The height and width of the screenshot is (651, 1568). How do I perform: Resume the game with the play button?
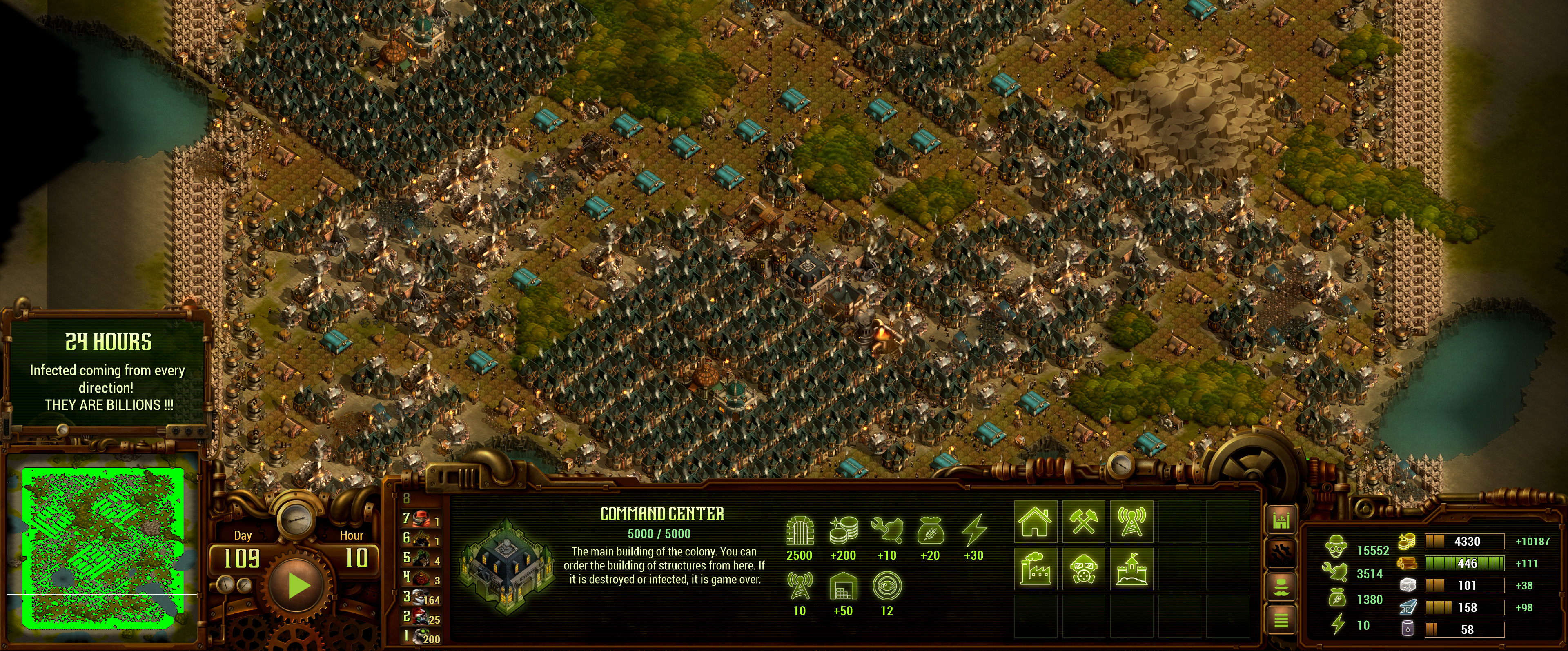pyautogui.click(x=298, y=586)
